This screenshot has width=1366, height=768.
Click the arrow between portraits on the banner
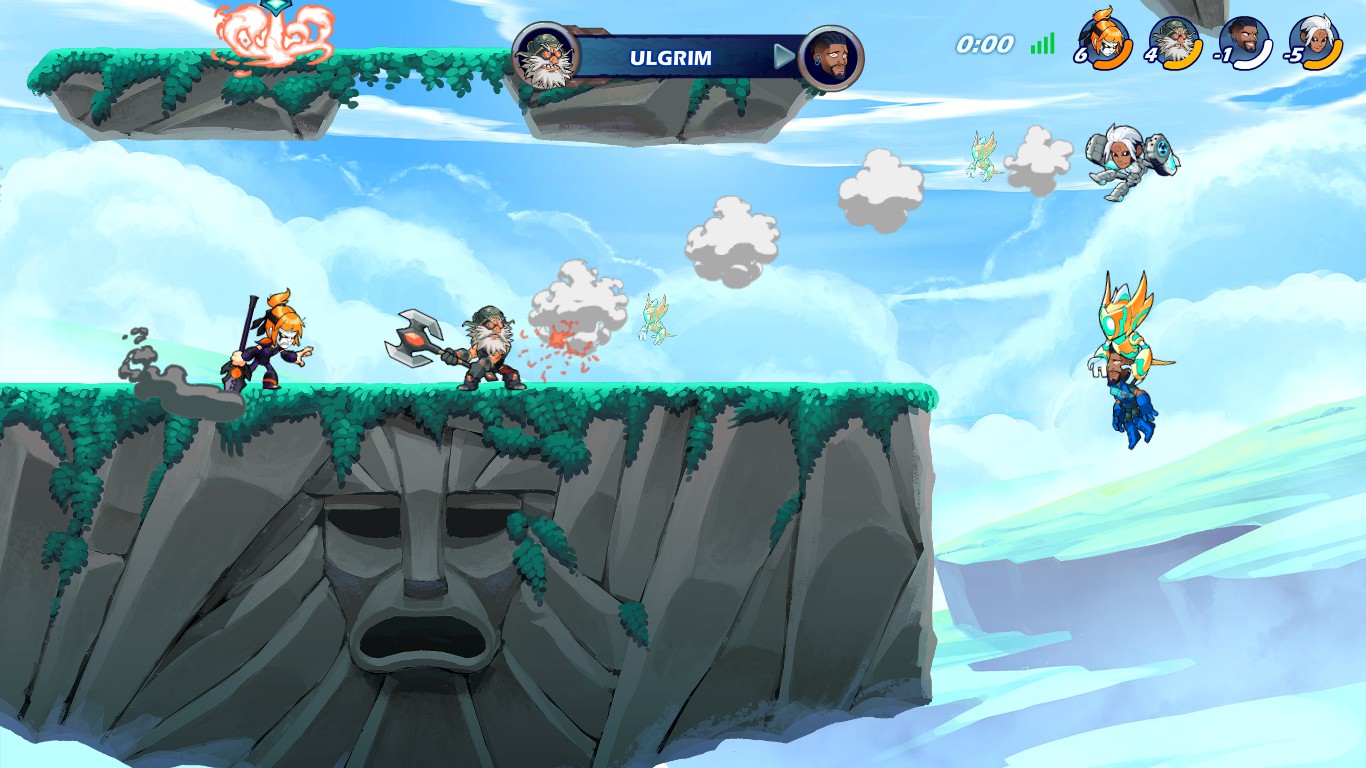click(x=785, y=57)
